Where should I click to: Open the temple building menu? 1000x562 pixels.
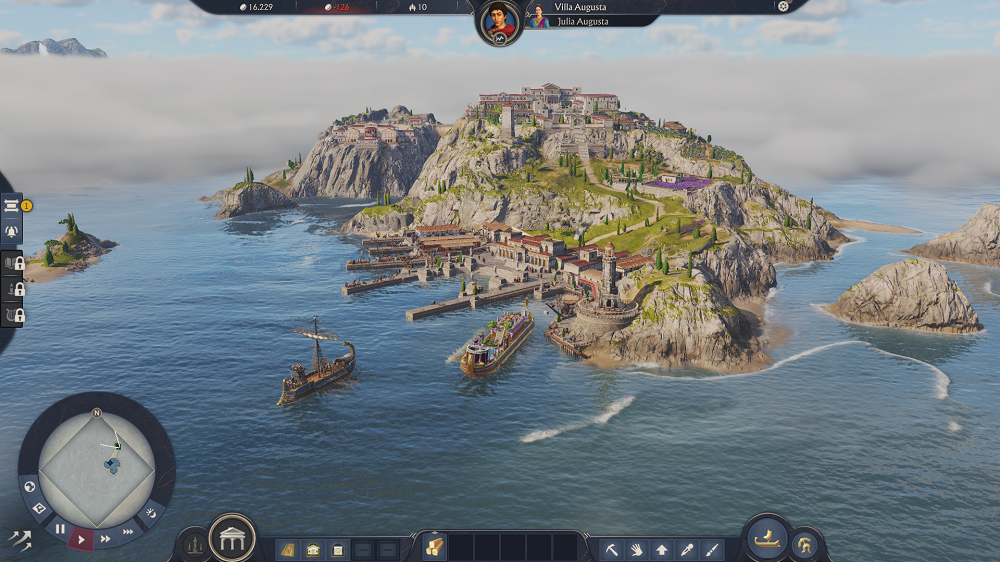pos(231,540)
